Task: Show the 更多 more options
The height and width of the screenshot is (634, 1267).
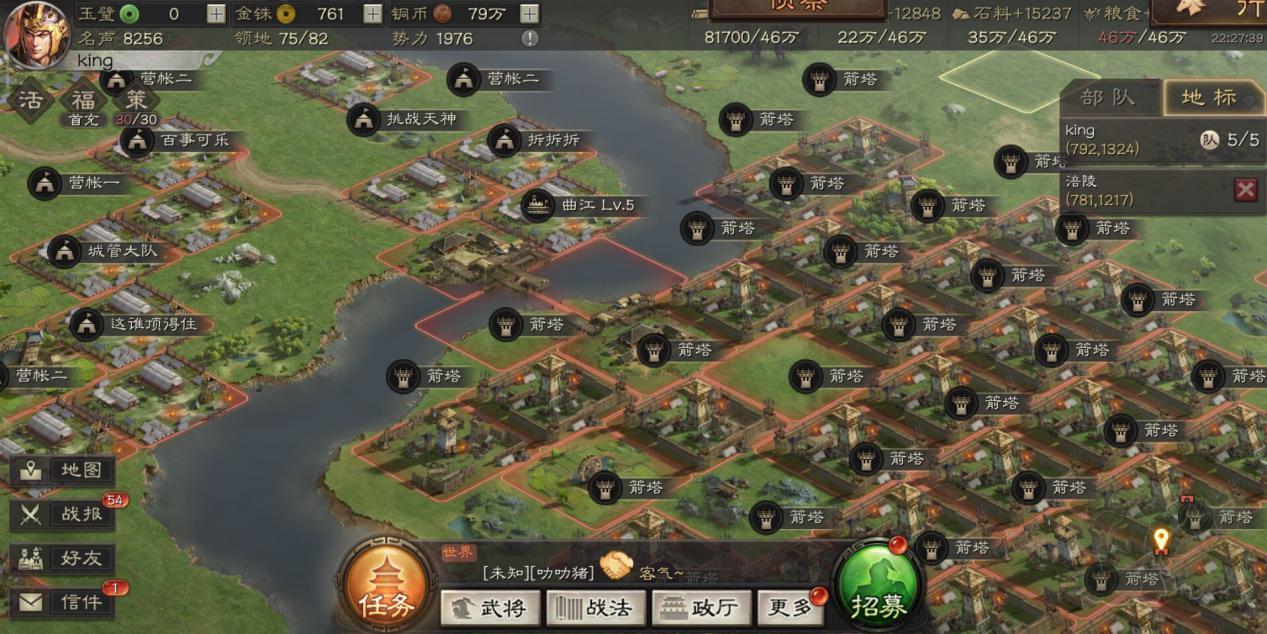Action: pos(790,607)
